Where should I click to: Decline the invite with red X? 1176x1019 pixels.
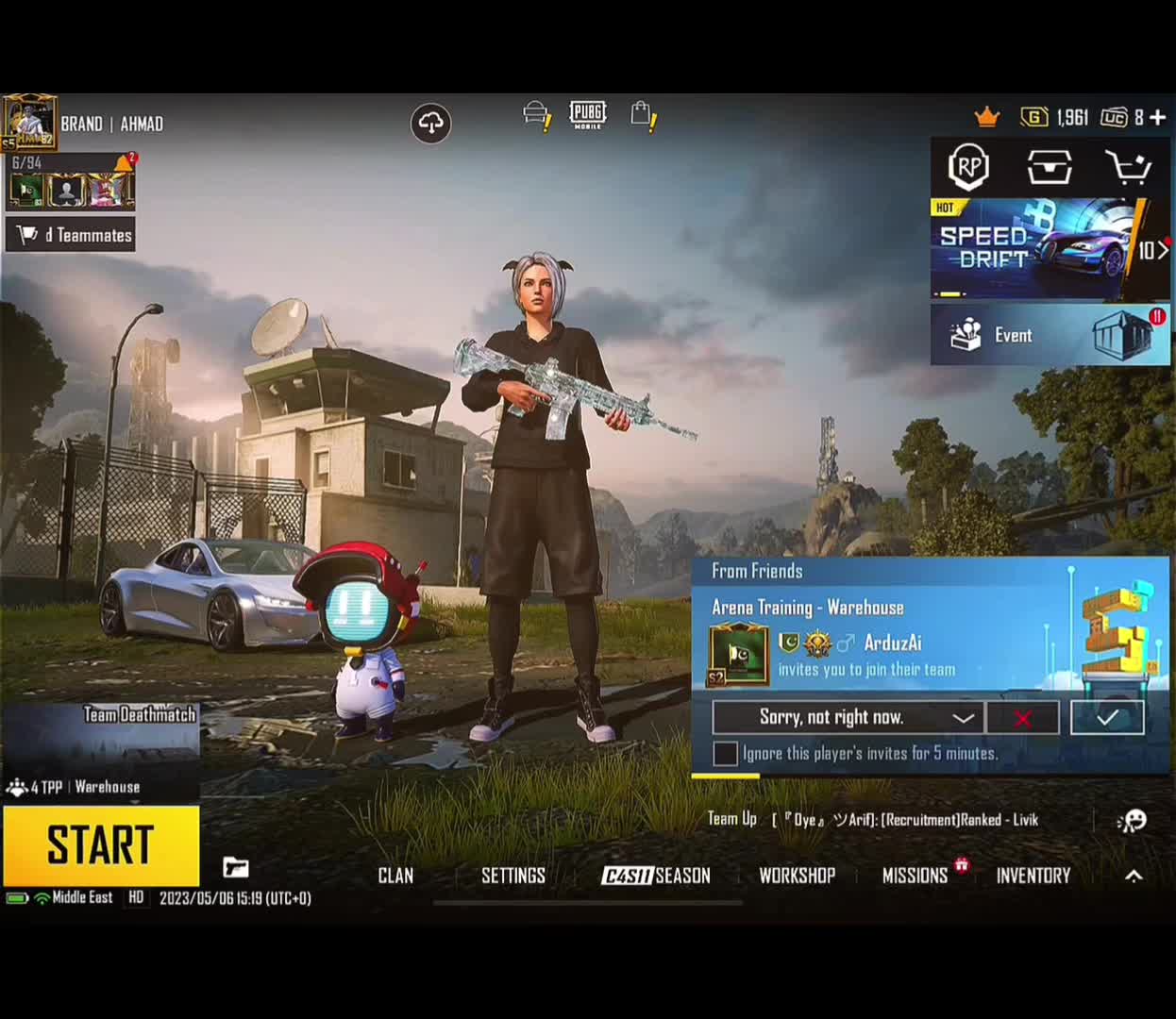coord(1022,718)
